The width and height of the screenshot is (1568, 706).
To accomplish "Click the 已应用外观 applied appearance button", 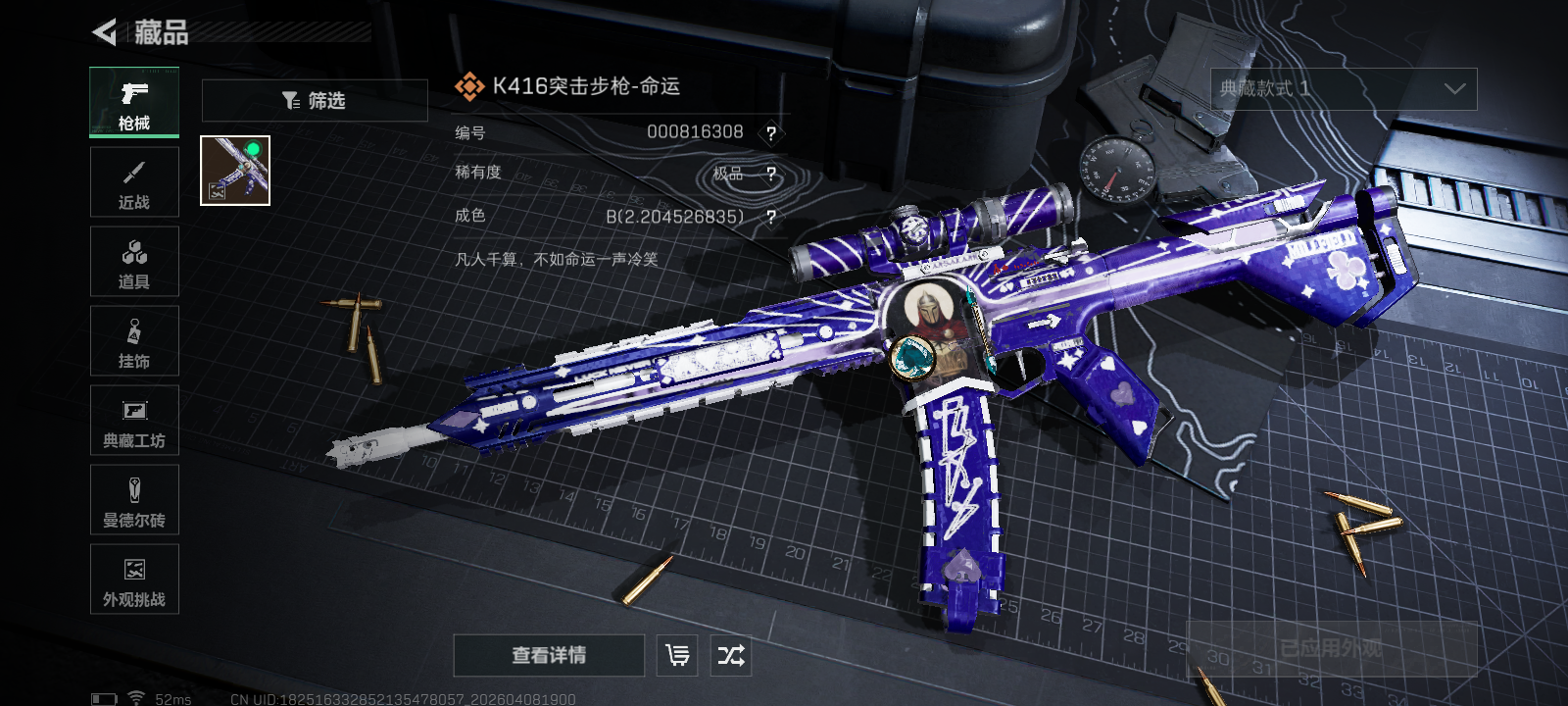I will pyautogui.click(x=1331, y=649).
